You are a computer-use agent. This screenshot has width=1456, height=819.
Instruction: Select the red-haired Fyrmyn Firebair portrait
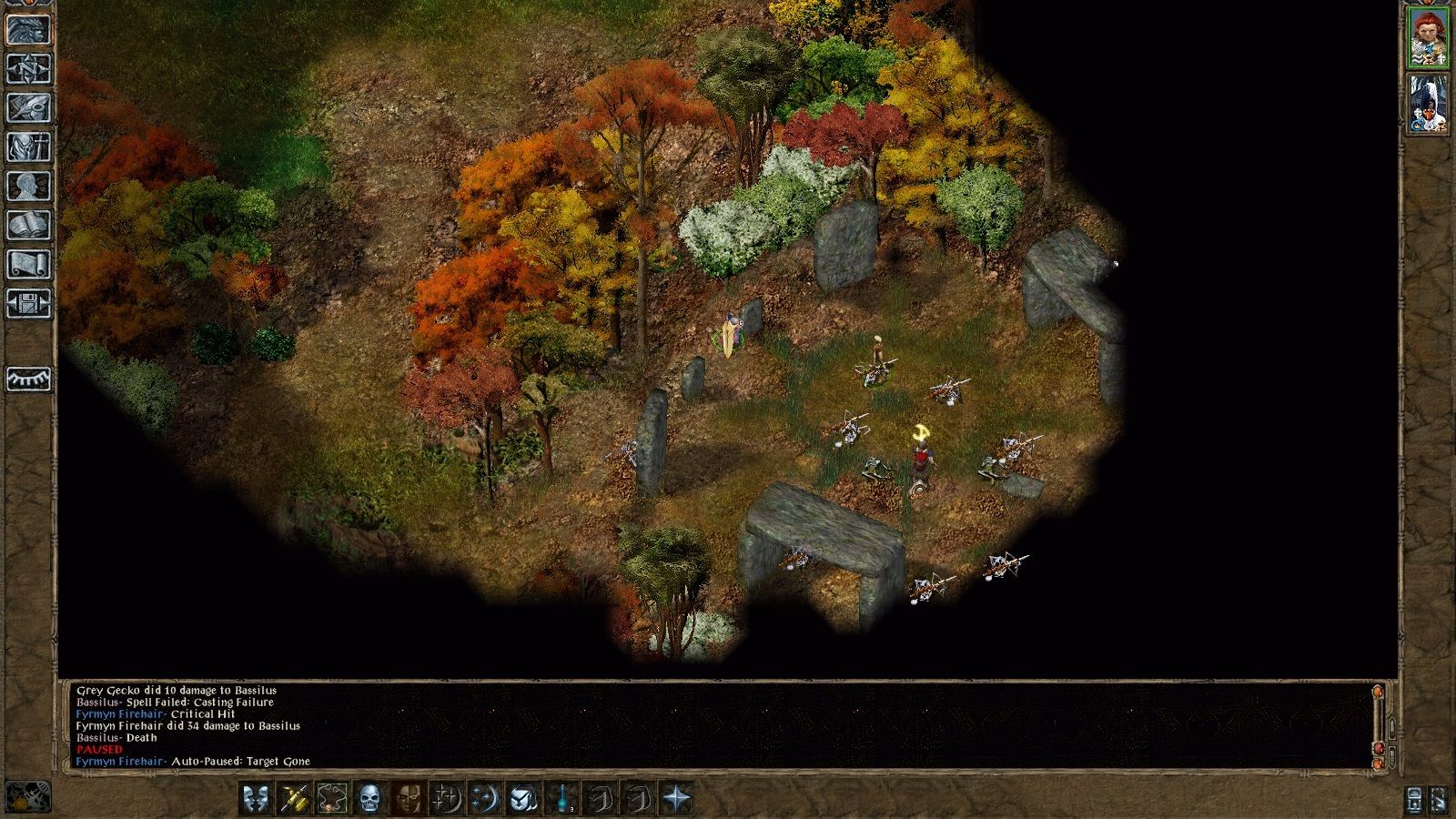[x=1428, y=37]
